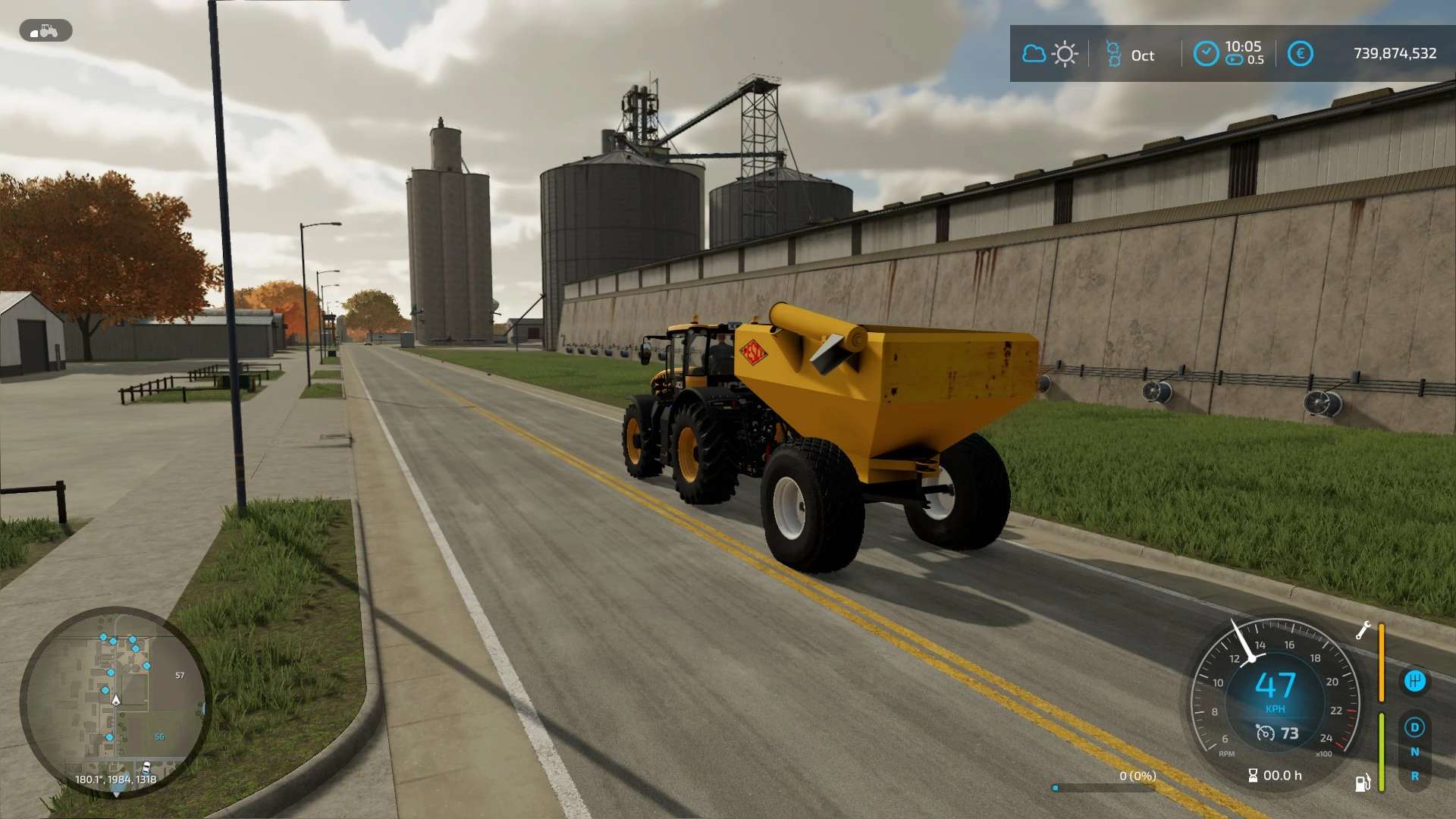
Task: Select the D drive gear indicator
Action: tap(1414, 728)
